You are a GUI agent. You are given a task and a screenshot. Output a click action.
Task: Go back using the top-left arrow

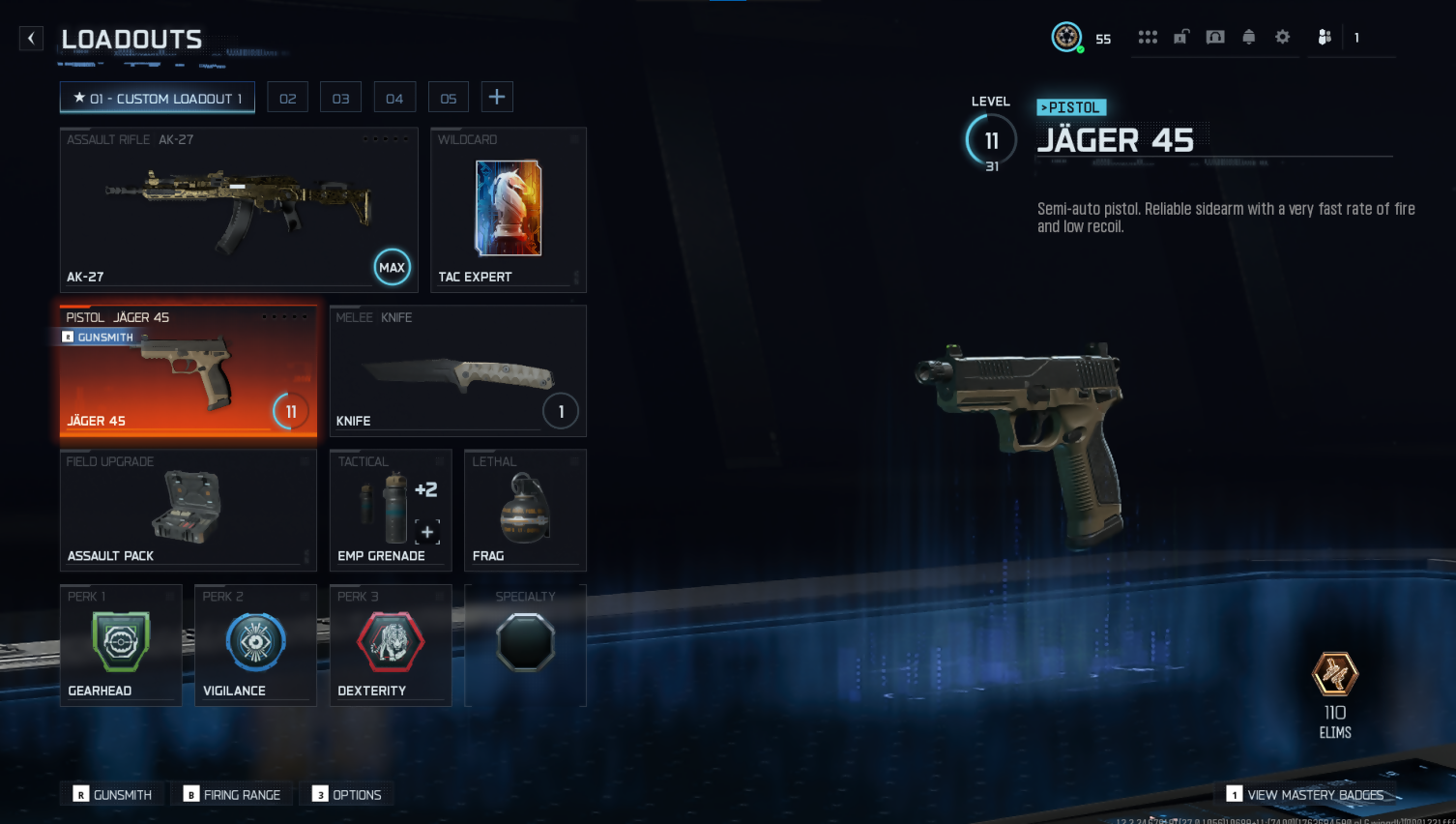click(31, 39)
